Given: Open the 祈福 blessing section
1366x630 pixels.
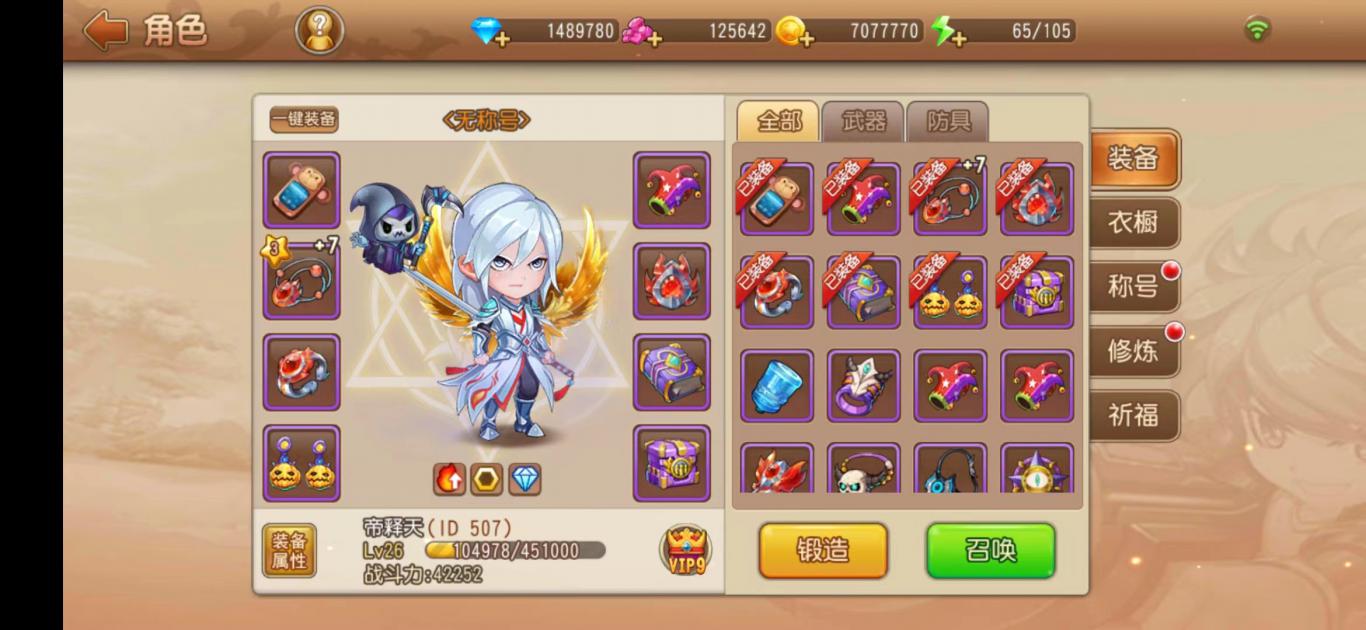Looking at the screenshot, I should [1133, 416].
